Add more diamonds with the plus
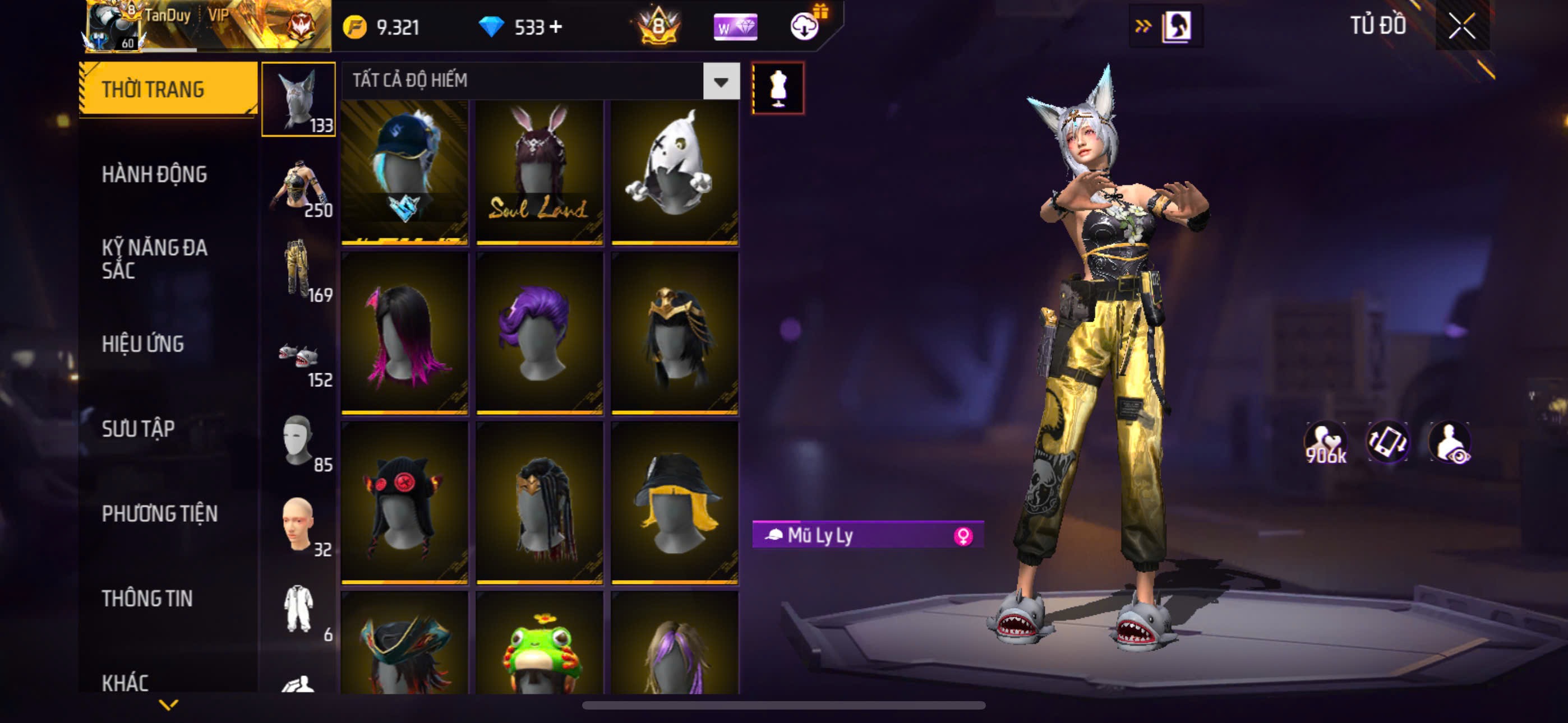Screen dimensions: 1568x723 tap(555, 27)
